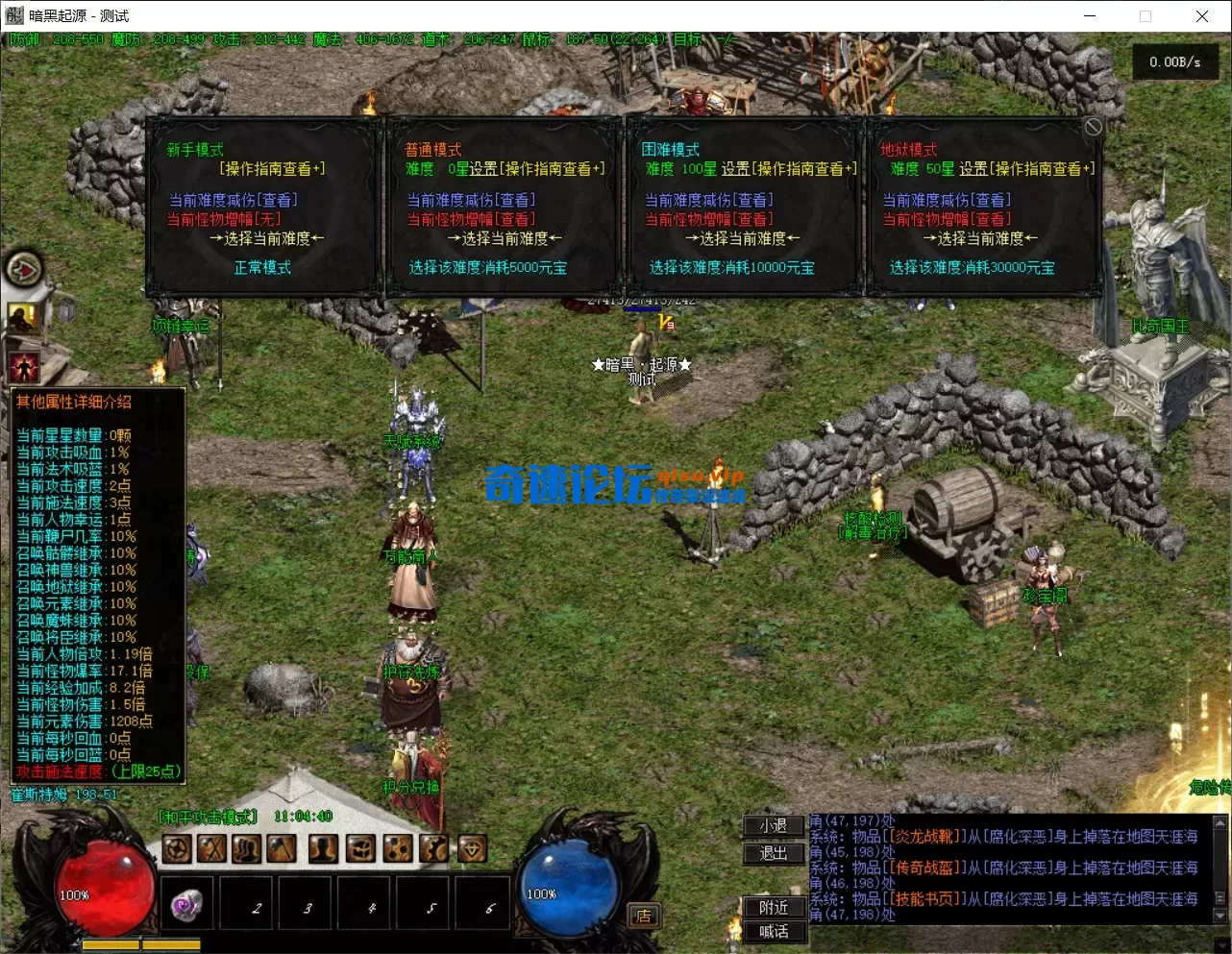Select 正常模式 under novice mode
This screenshot has width=1232, height=954.
point(262,268)
